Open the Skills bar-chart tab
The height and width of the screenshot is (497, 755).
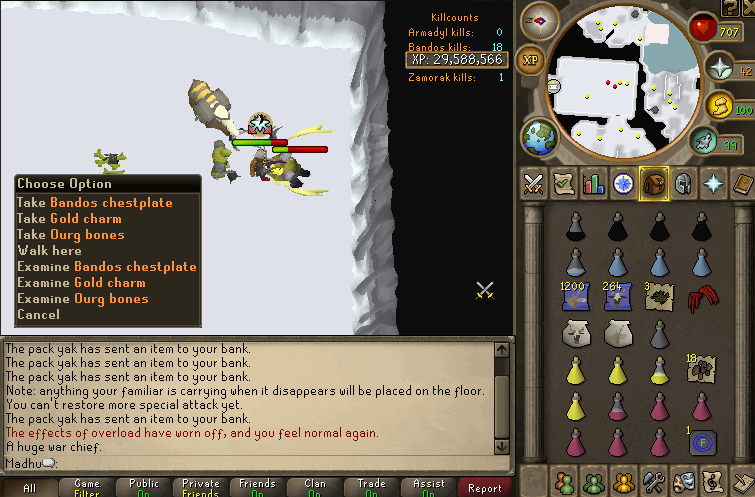tap(593, 184)
